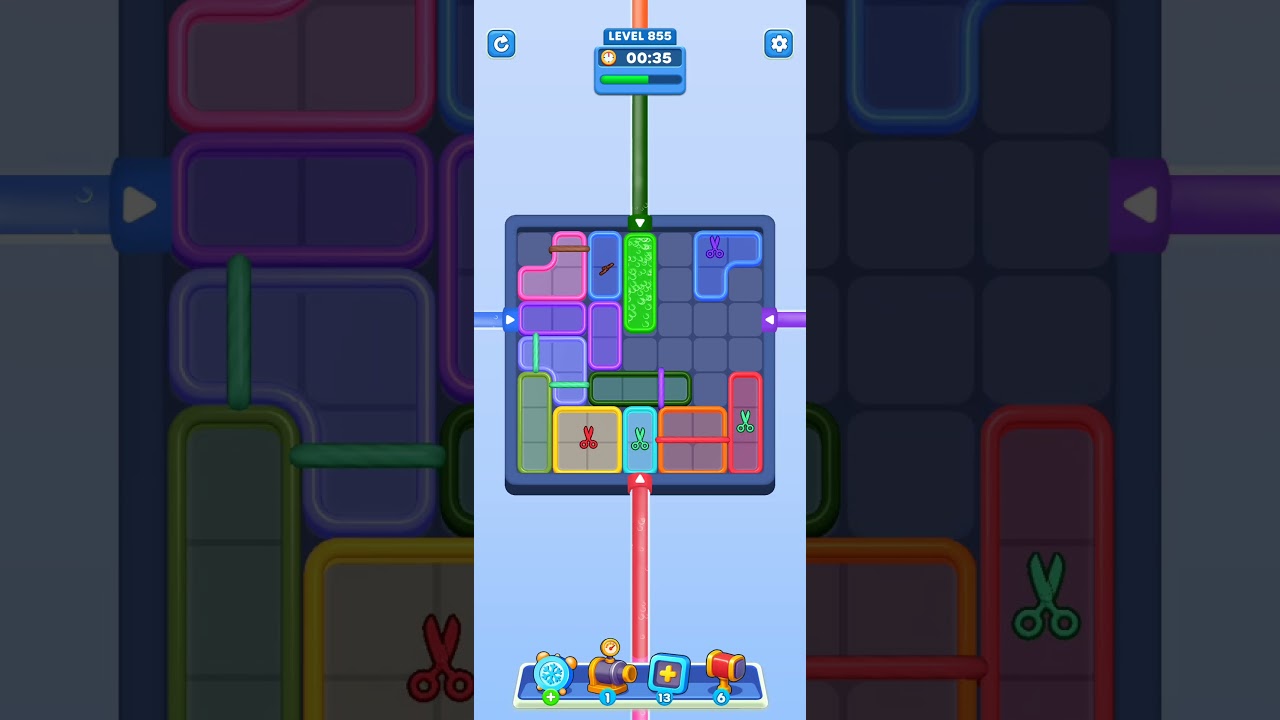Tap the purple arrow on the board's right edge
The height and width of the screenshot is (720, 1280).
click(x=772, y=320)
